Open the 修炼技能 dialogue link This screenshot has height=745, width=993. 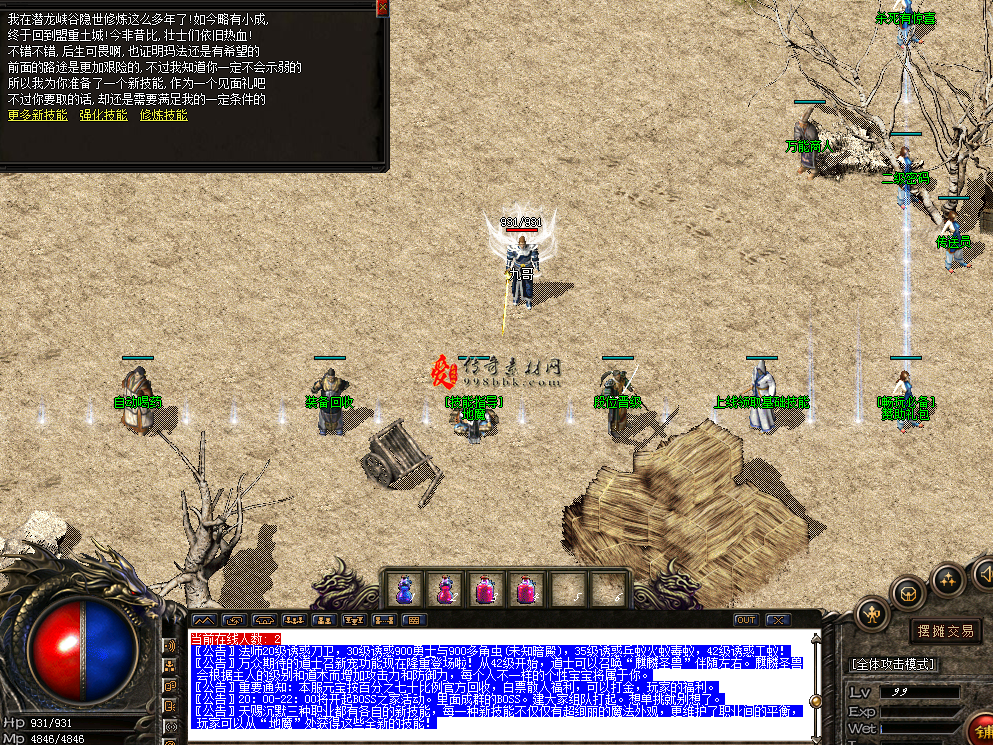[x=163, y=115]
